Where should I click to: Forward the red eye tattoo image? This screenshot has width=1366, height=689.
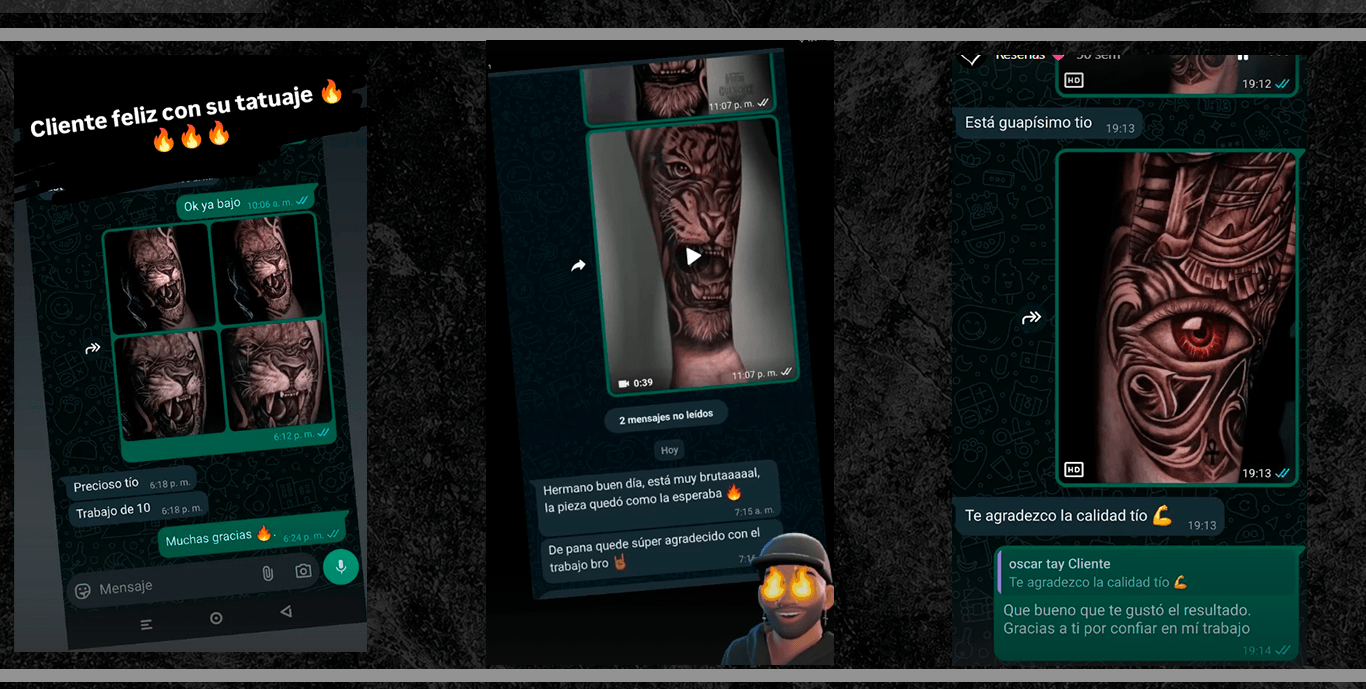point(1031,318)
